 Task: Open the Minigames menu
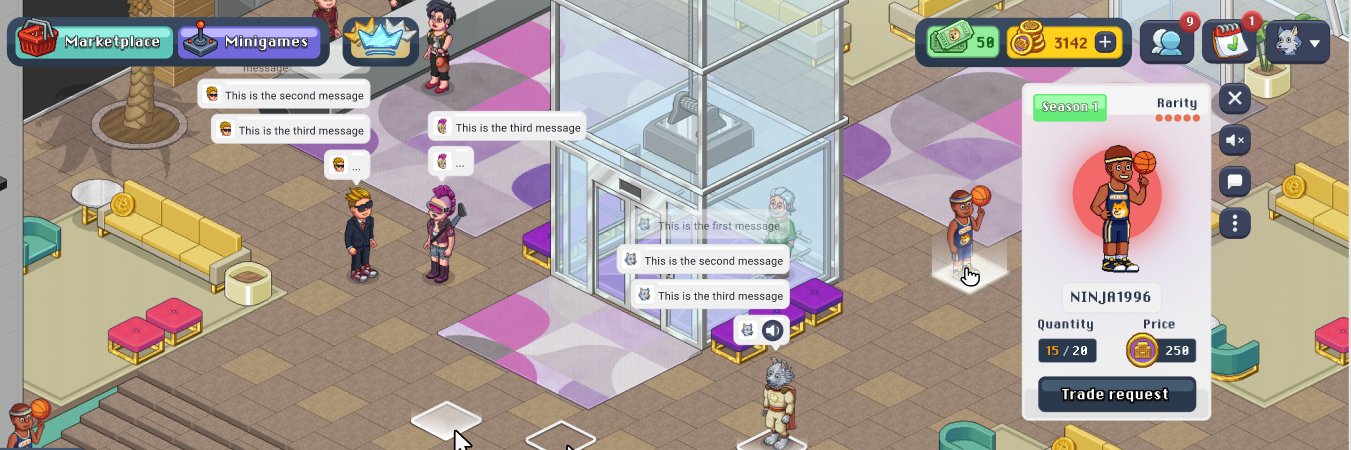click(250, 42)
